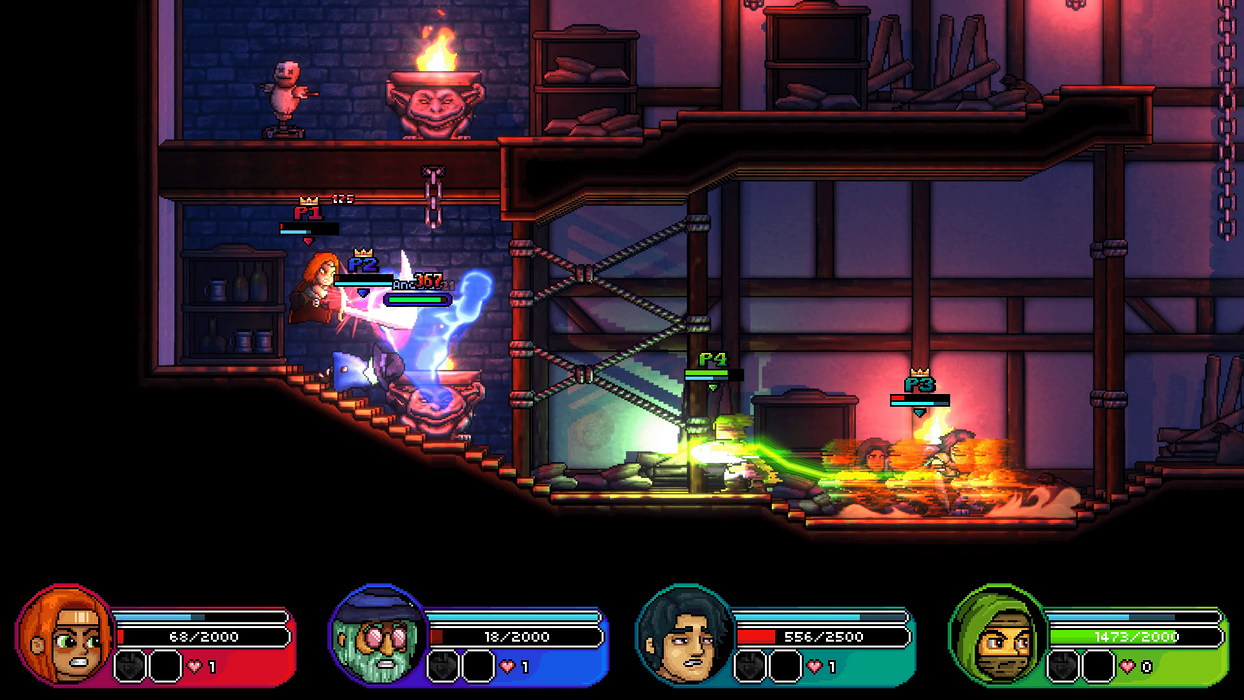The height and width of the screenshot is (700, 1244).
Task: Select the green-hooded ninja portrait
Action: (998, 635)
